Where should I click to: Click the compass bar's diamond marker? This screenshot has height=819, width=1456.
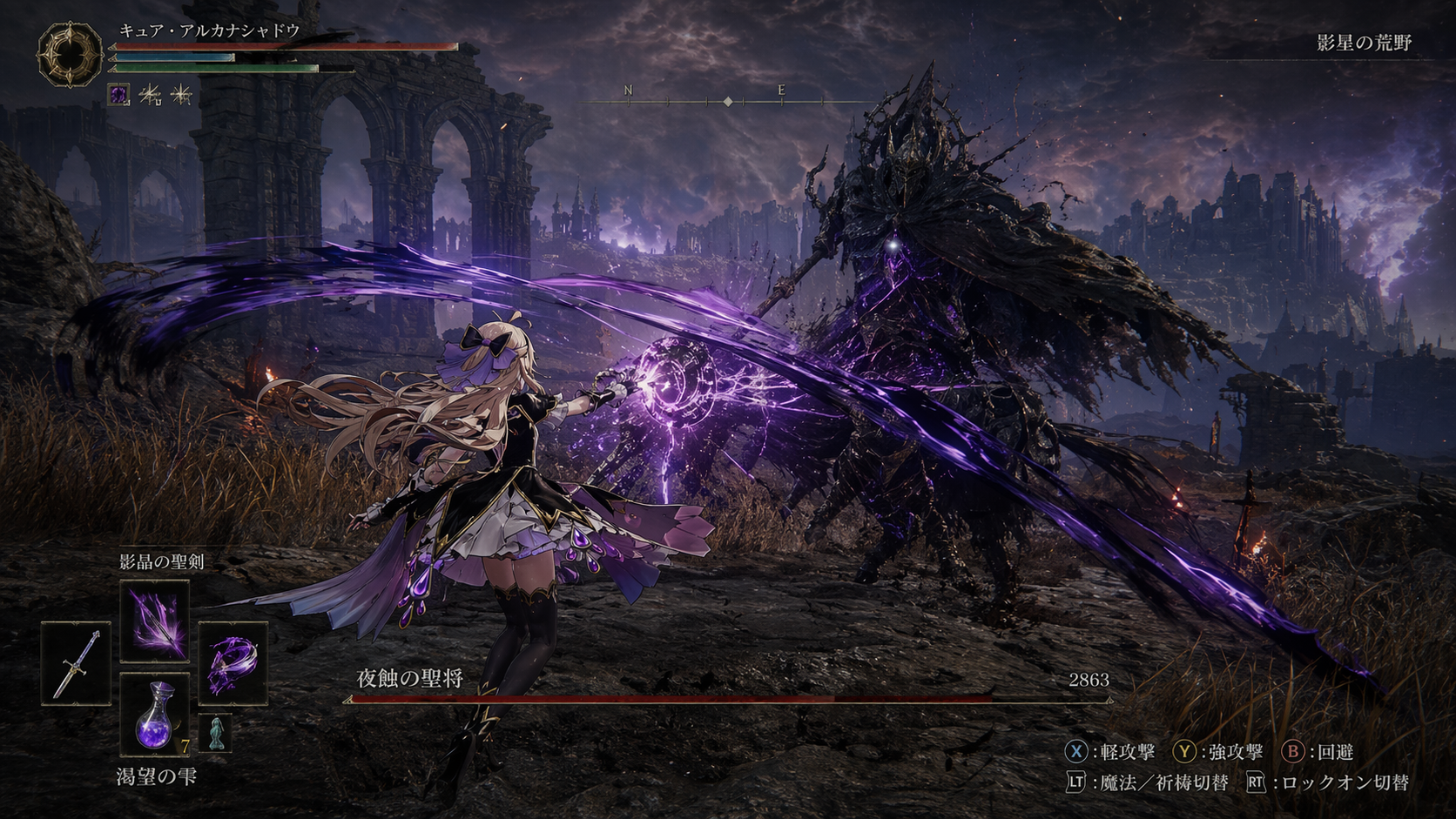728,102
